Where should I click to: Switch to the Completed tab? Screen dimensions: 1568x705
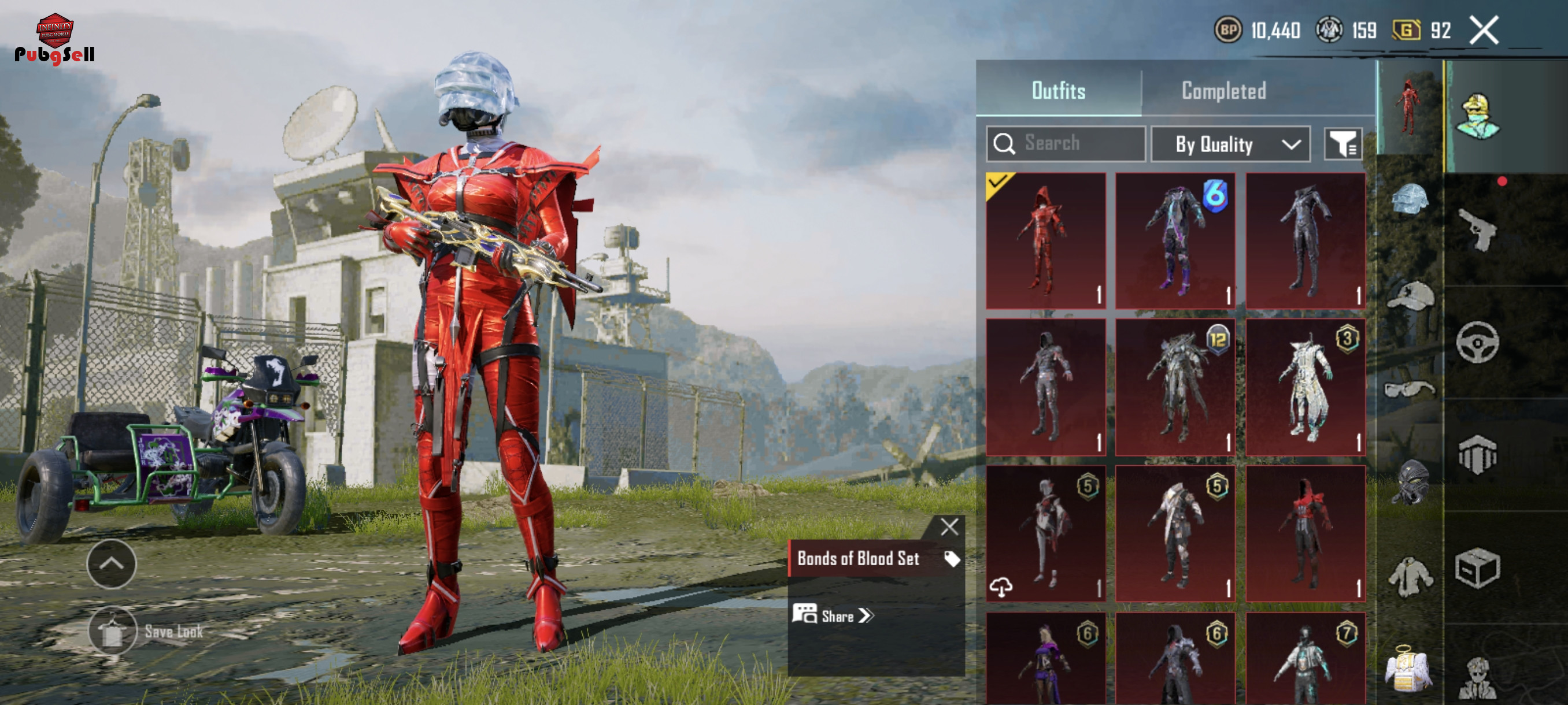pos(1223,91)
